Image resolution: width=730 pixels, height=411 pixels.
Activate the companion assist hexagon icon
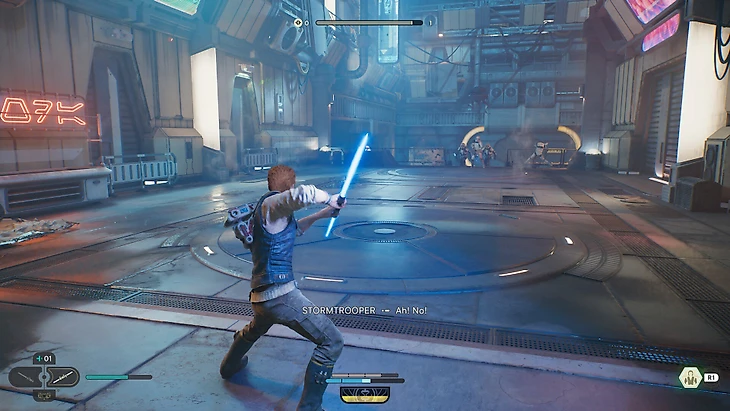point(689,377)
